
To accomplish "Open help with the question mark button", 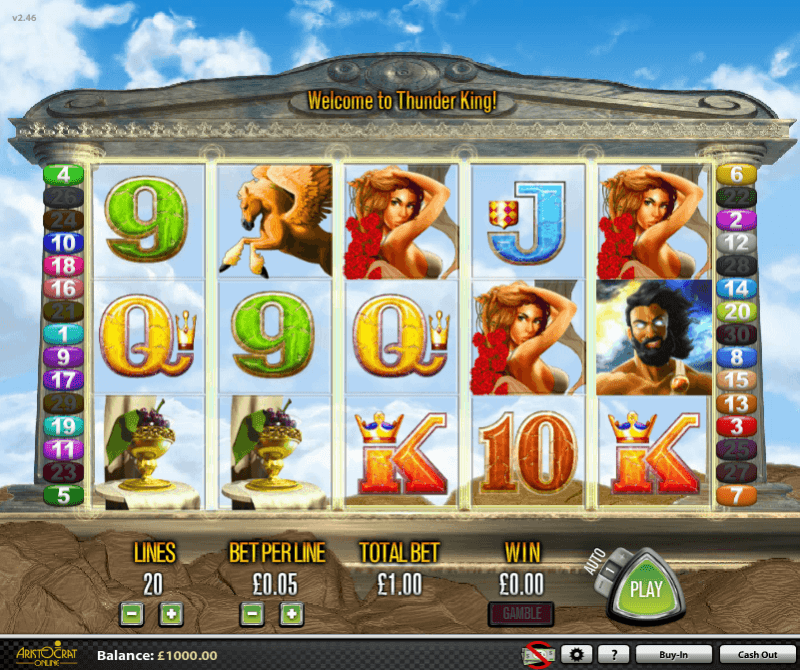I will 613,655.
